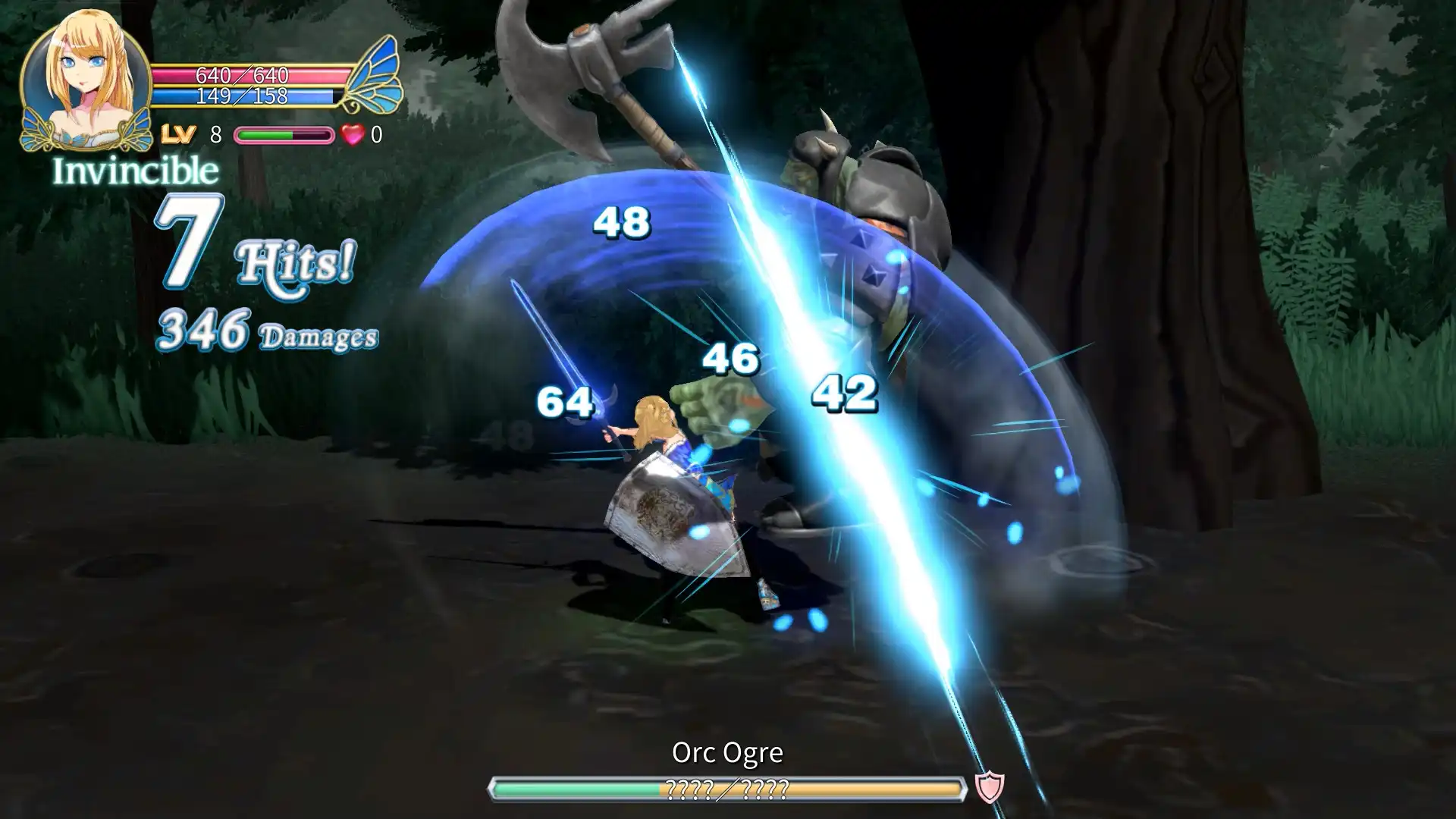Click the pink shield icon beside the enemy bar
Screen dimensions: 1456x819
[987, 788]
